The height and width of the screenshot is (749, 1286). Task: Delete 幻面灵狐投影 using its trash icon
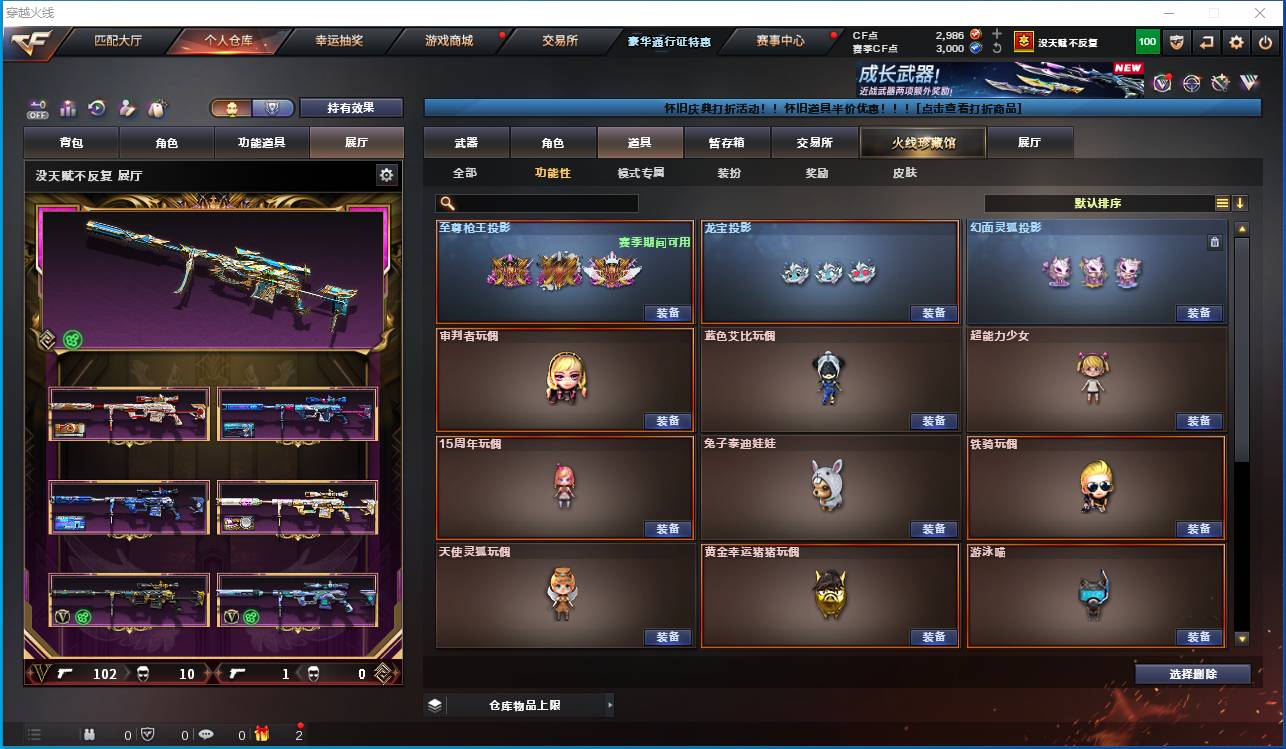(1216, 241)
